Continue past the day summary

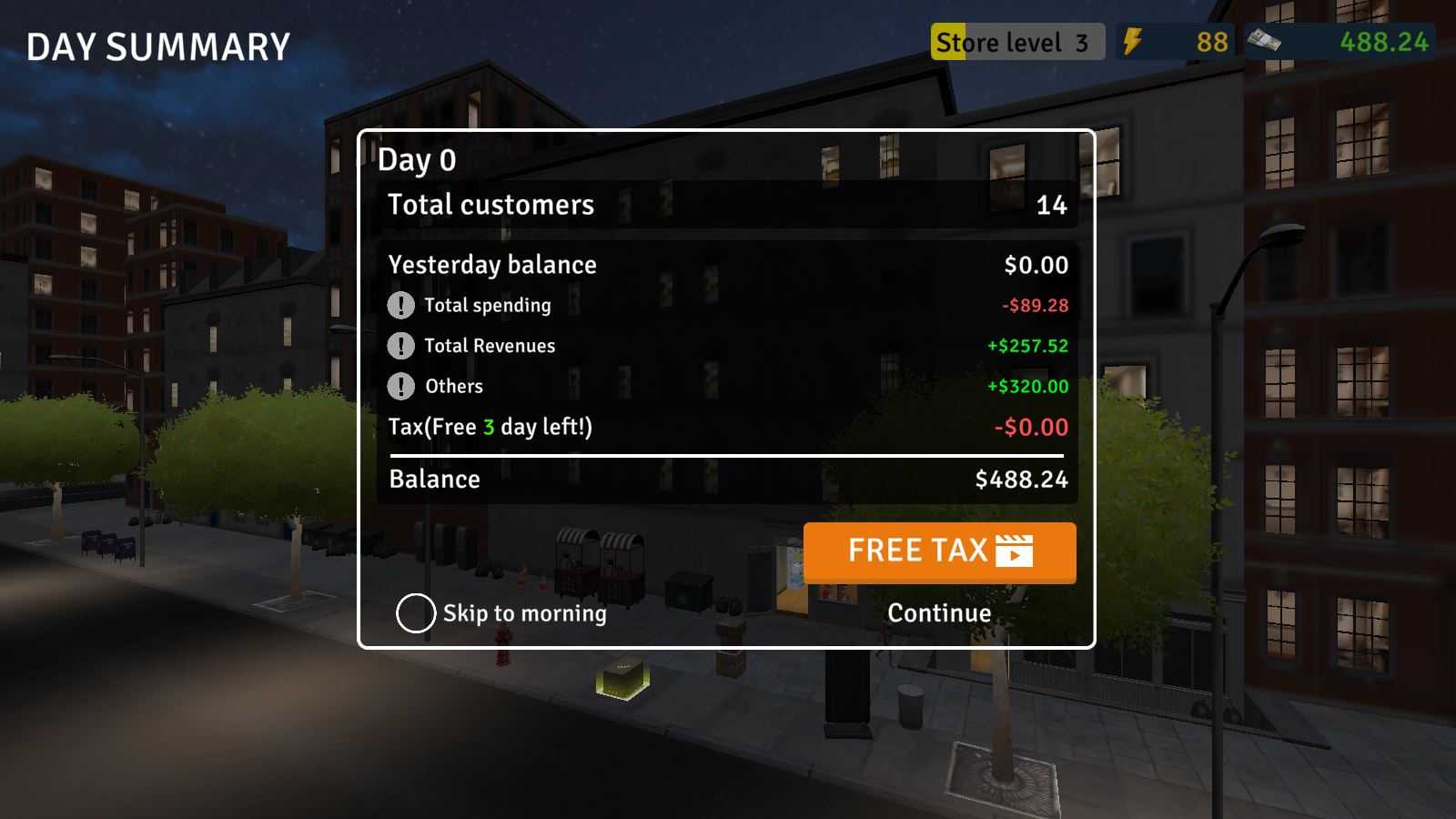[939, 613]
